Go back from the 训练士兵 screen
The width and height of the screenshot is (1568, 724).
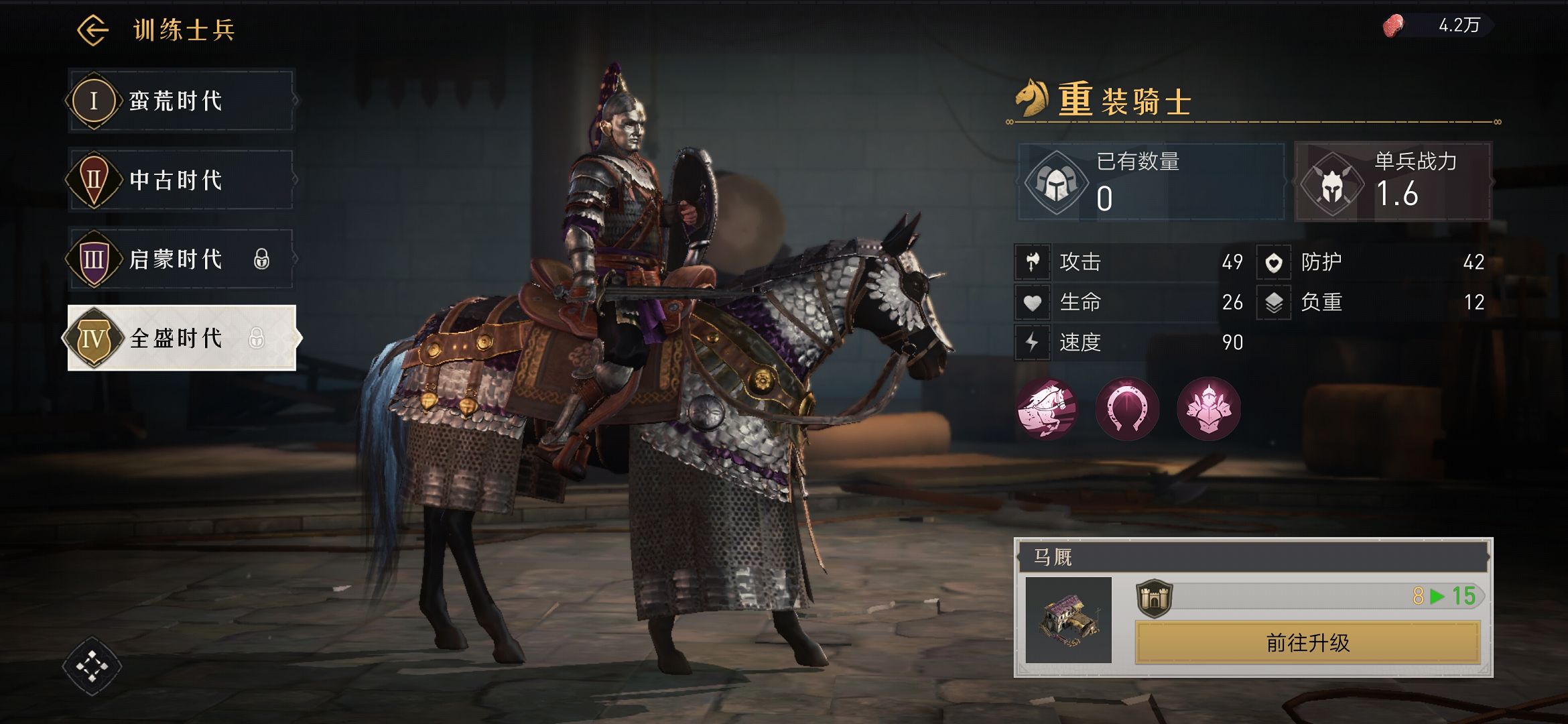[x=92, y=30]
